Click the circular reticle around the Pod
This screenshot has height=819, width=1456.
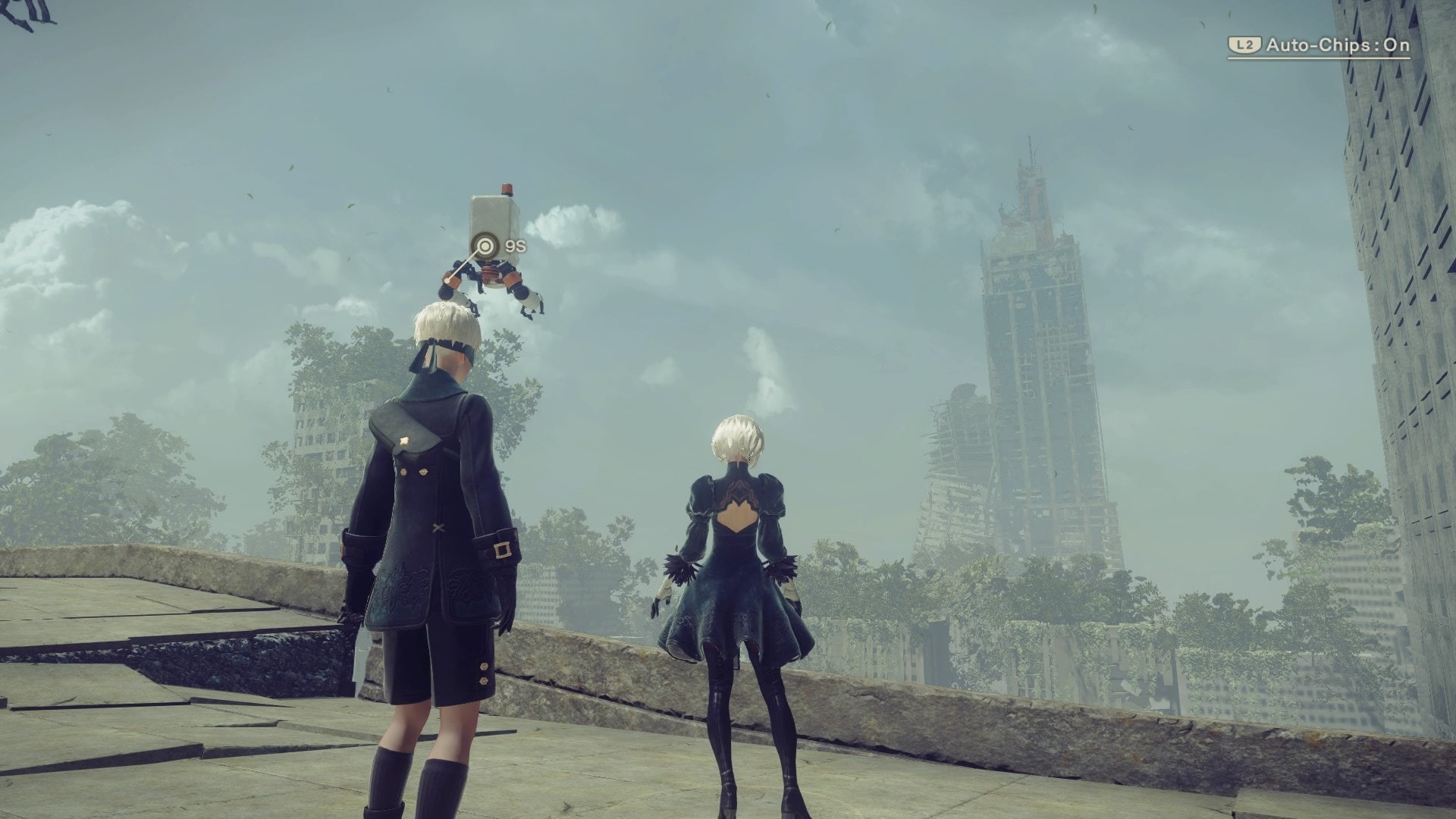pyautogui.click(x=484, y=246)
